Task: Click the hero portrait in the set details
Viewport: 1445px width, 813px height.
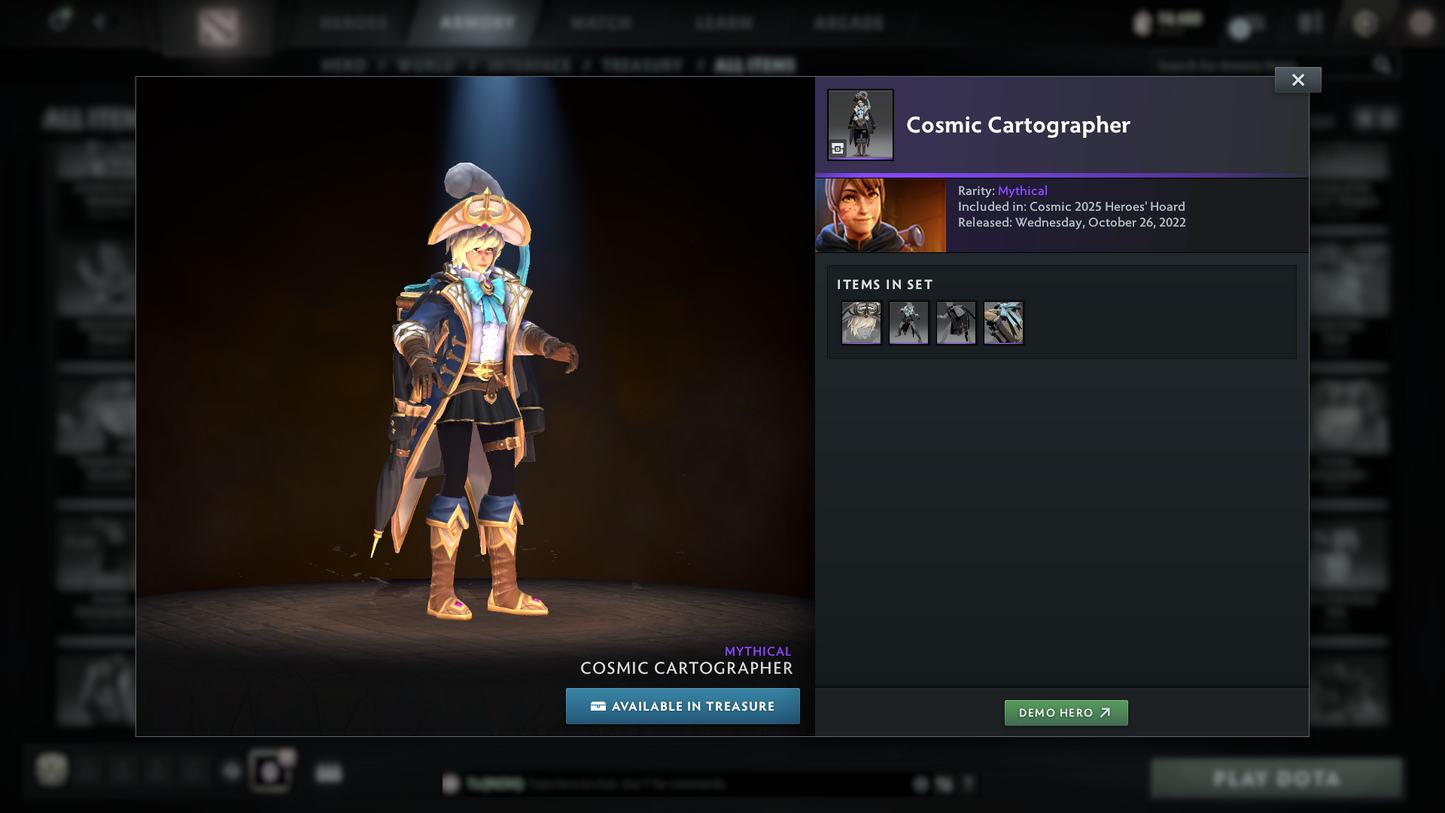Action: point(880,214)
